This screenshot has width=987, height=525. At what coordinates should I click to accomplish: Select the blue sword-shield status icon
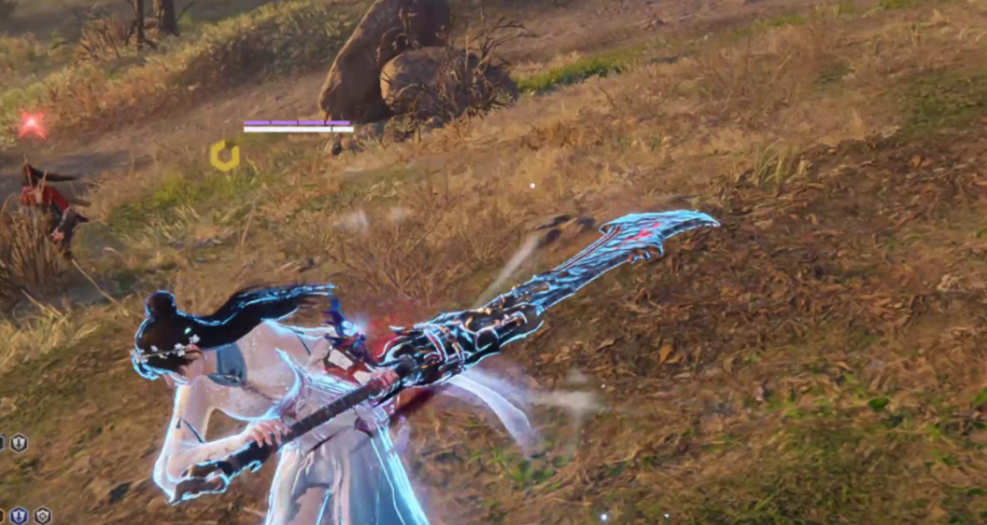pos(18,516)
